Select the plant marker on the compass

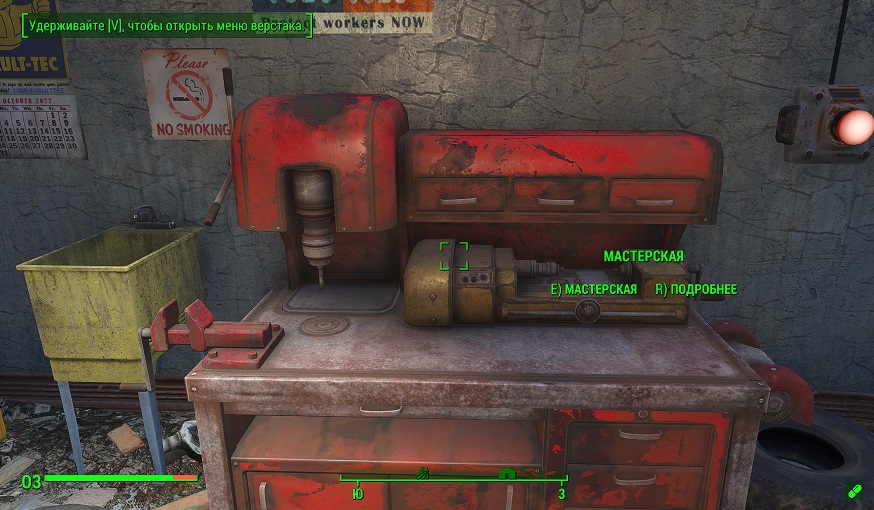(x=423, y=473)
